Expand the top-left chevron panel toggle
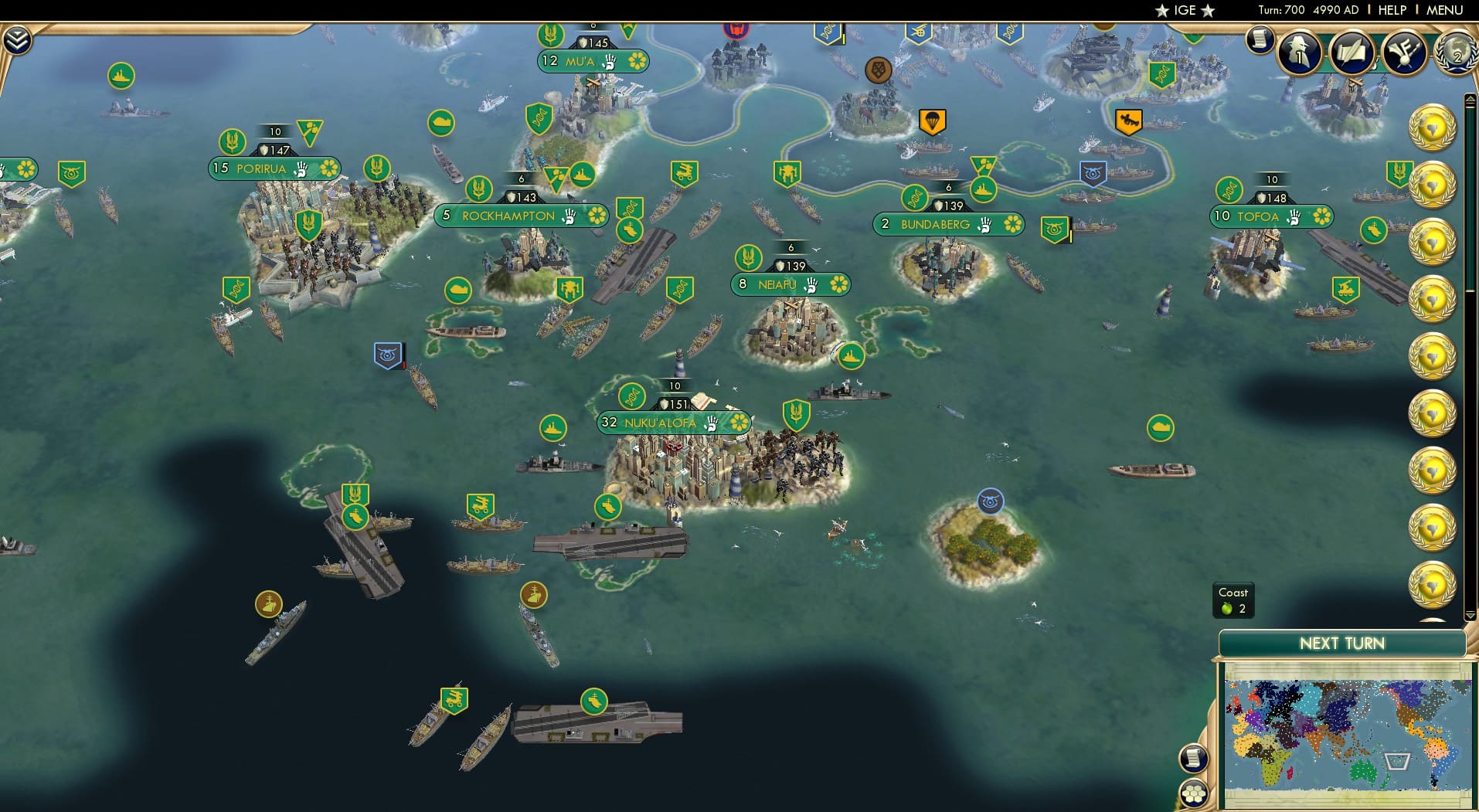 click(x=17, y=39)
